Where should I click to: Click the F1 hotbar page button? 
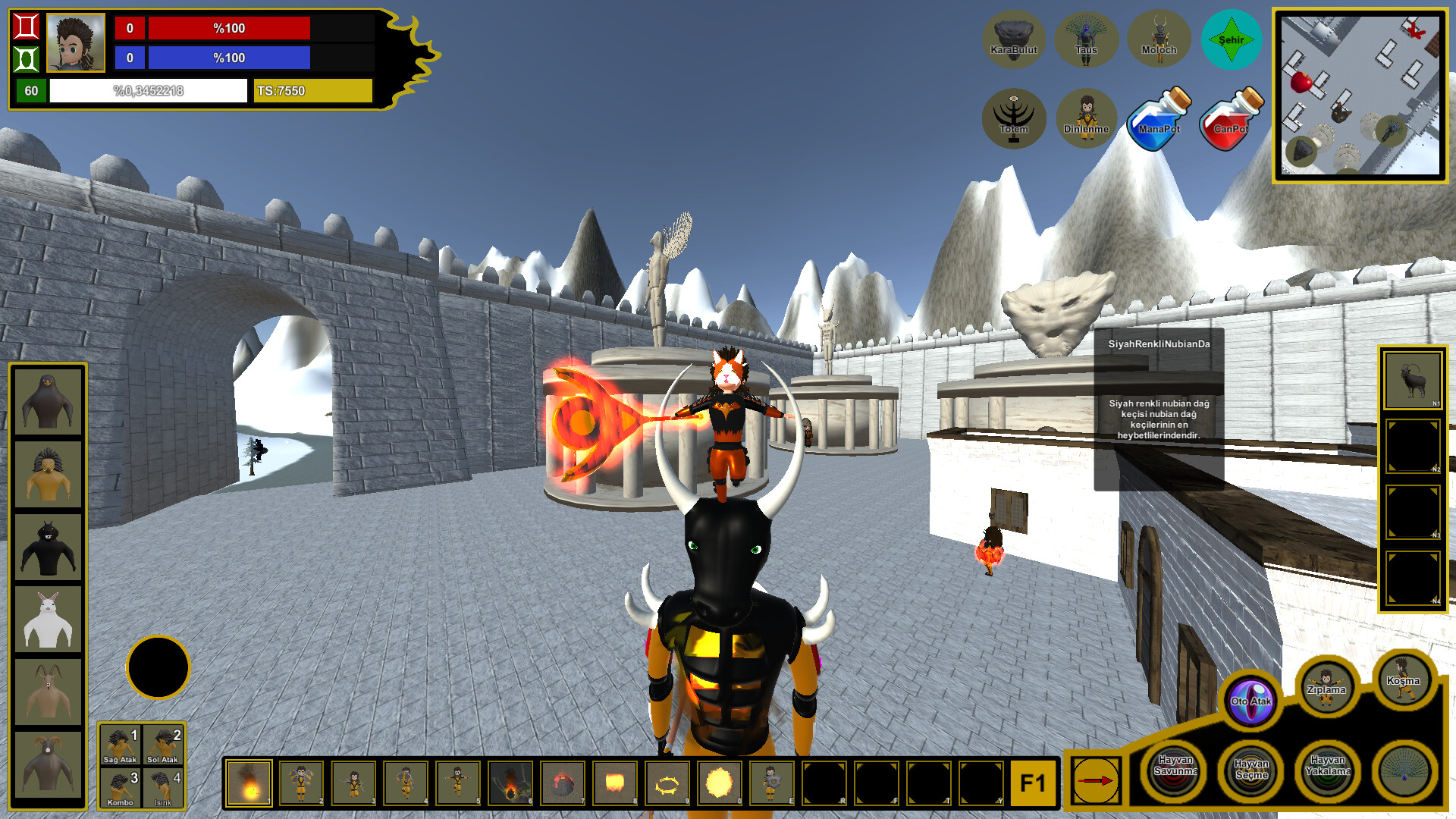(1033, 783)
